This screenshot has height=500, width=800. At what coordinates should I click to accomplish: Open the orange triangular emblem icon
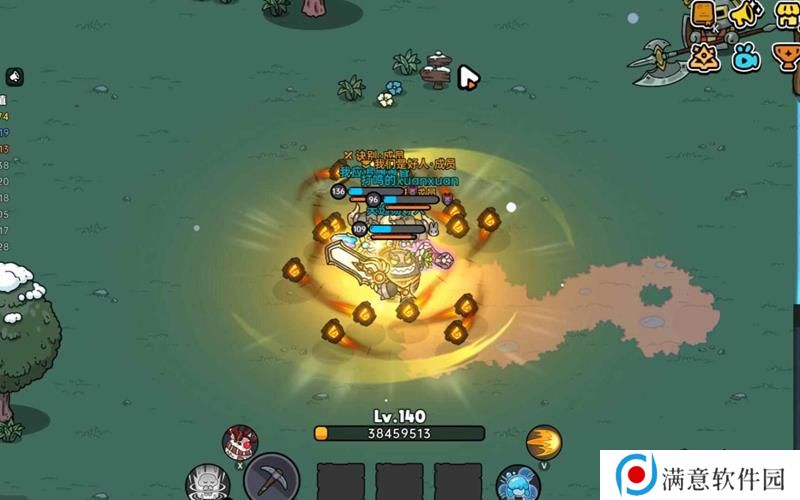point(706,56)
